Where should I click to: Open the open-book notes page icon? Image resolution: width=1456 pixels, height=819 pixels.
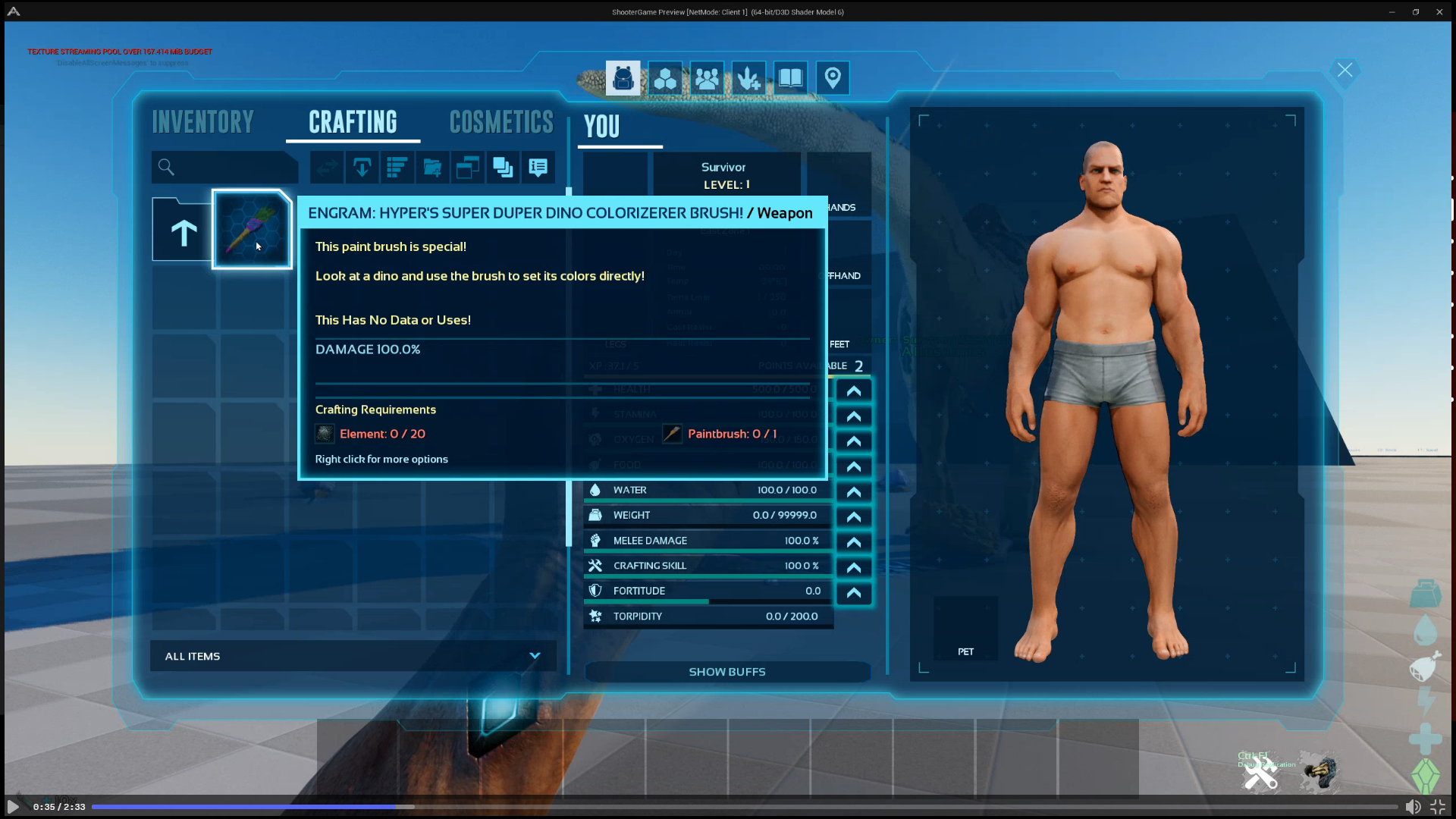(790, 78)
